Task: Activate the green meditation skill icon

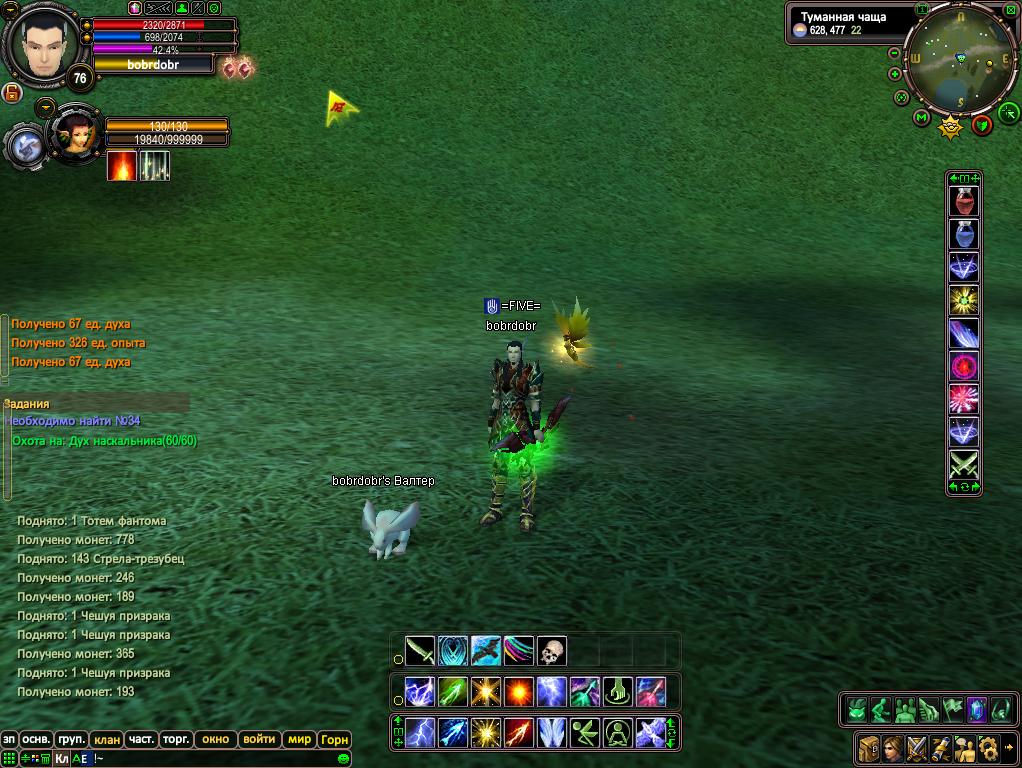Action: [x=618, y=733]
